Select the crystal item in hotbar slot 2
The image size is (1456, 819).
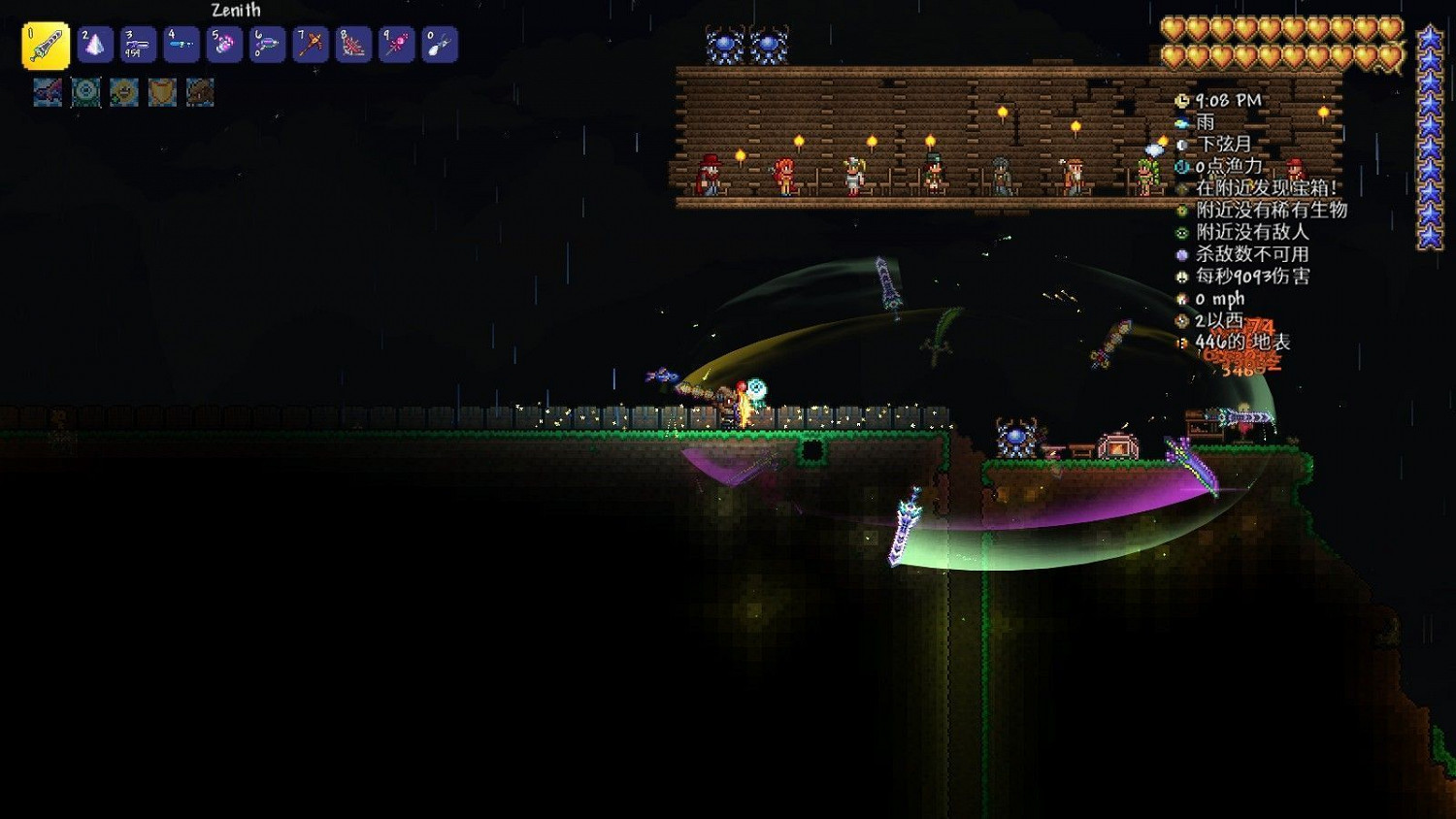click(x=95, y=43)
